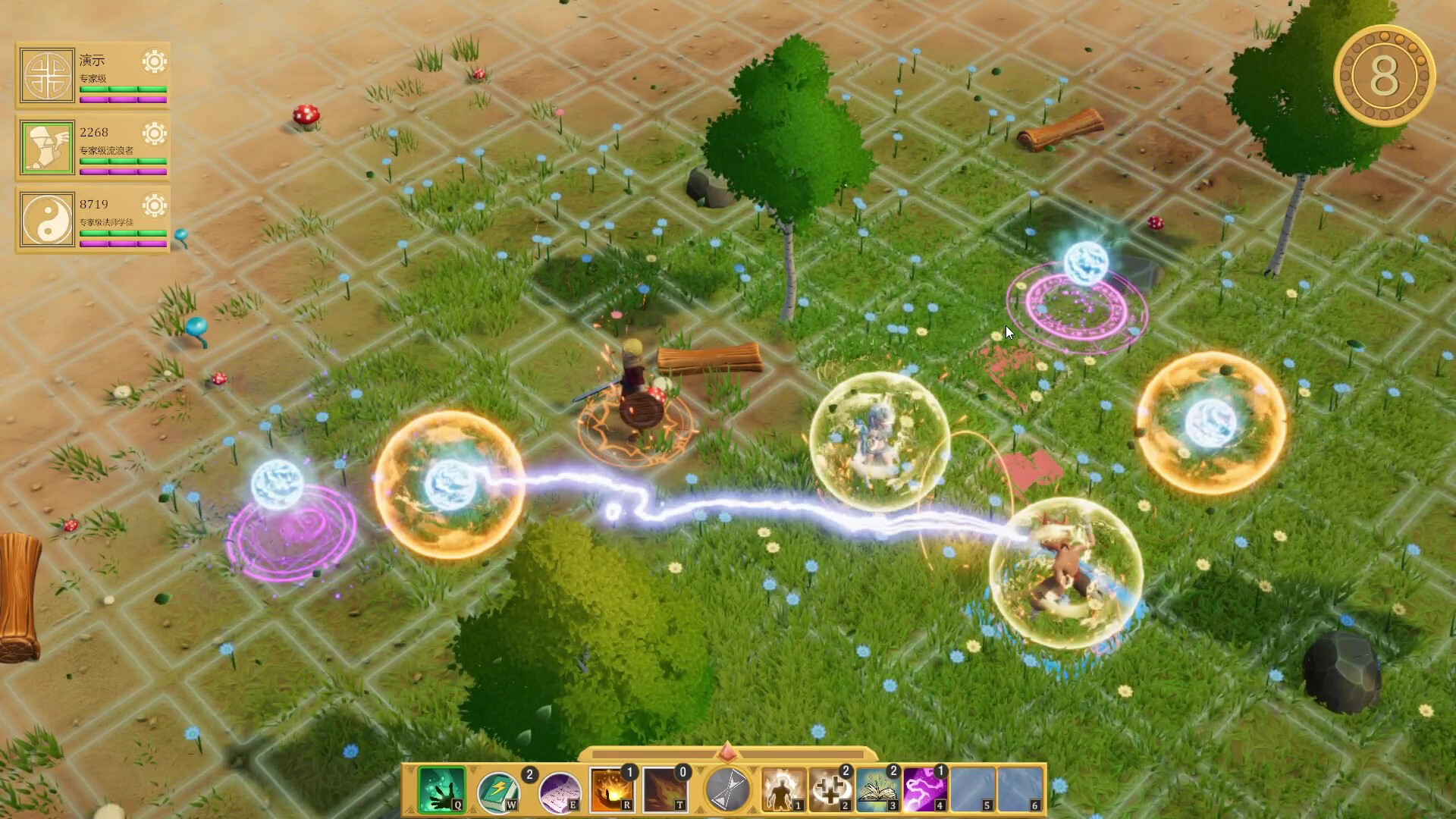This screenshot has width=1456, height=819.
Task: Cast the lightning tome spell bound to W
Action: tap(499, 789)
